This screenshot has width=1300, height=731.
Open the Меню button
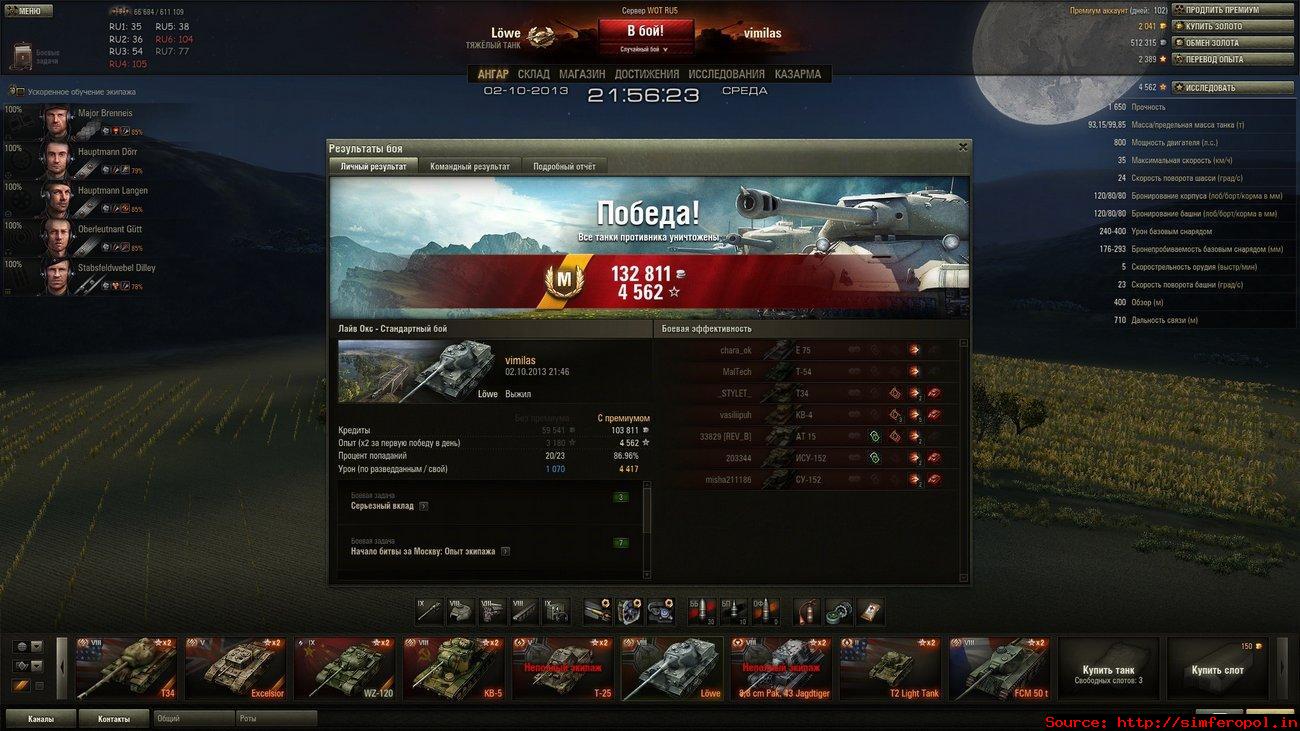click(x=28, y=11)
